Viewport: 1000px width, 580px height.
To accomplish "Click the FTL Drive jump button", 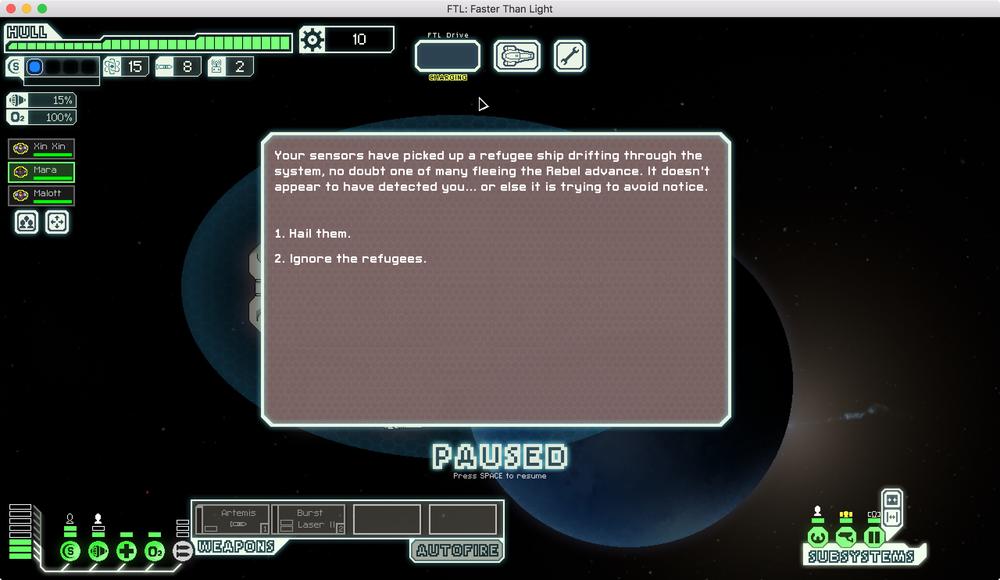I will coord(447,57).
